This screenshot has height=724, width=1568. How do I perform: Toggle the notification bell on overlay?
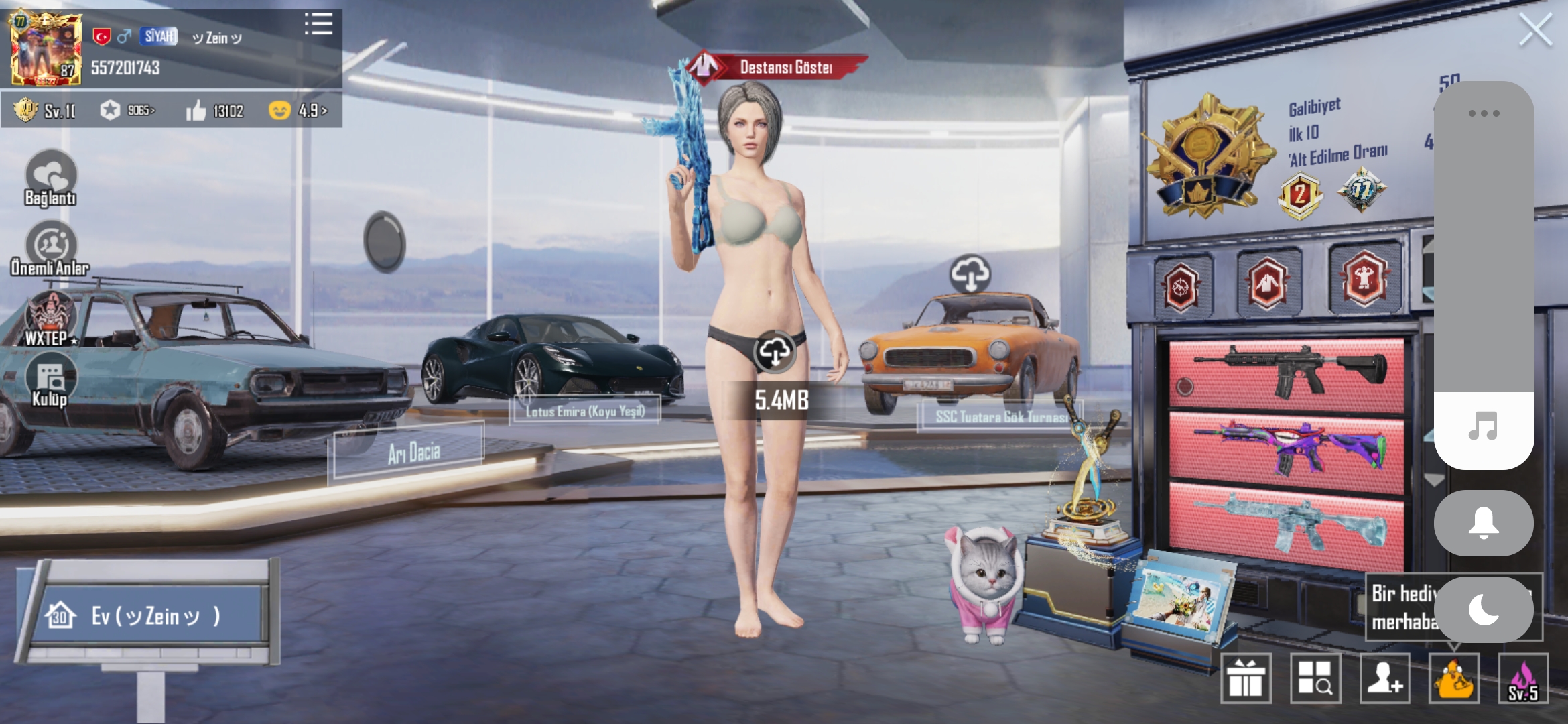coord(1483,524)
